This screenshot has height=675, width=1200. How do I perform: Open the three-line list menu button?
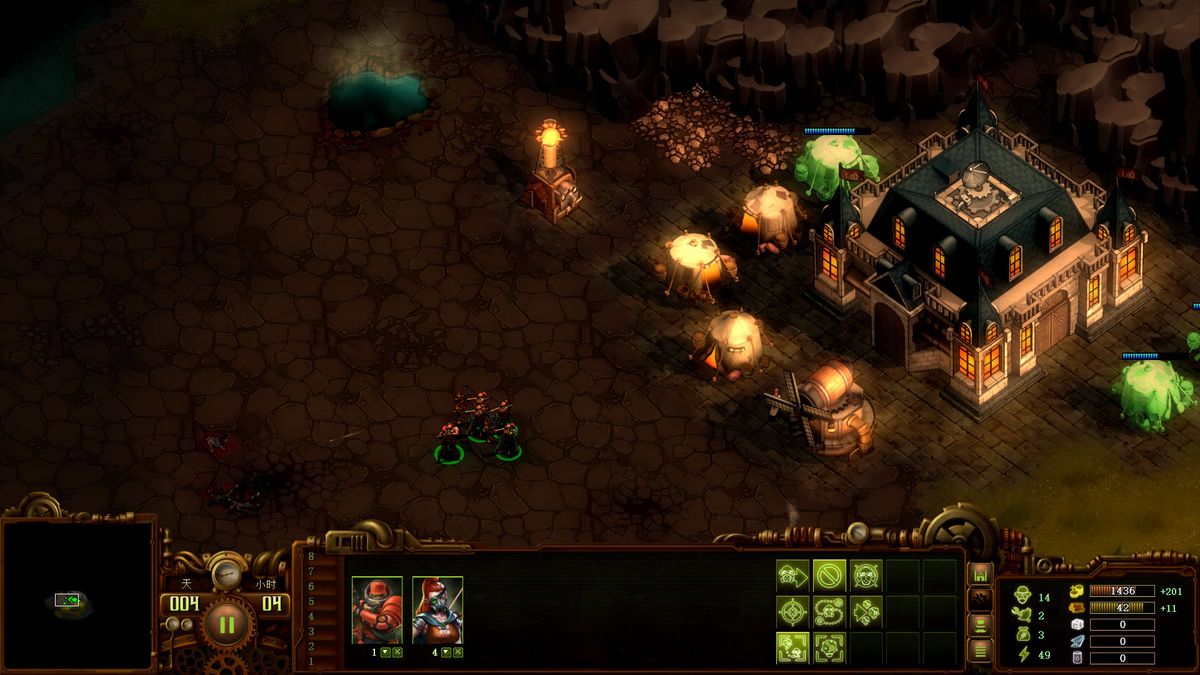[x=980, y=651]
